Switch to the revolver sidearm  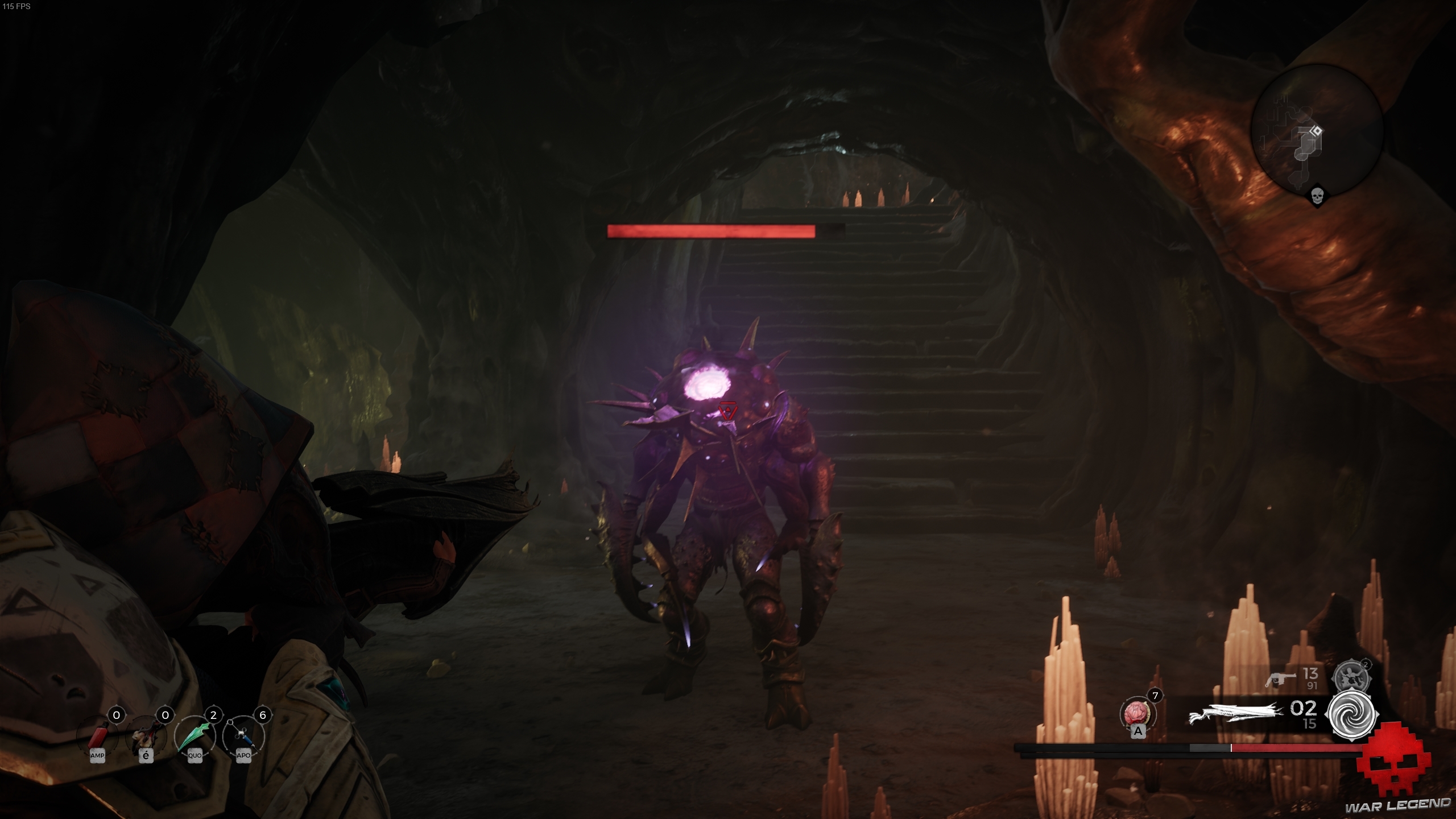coord(1280,679)
